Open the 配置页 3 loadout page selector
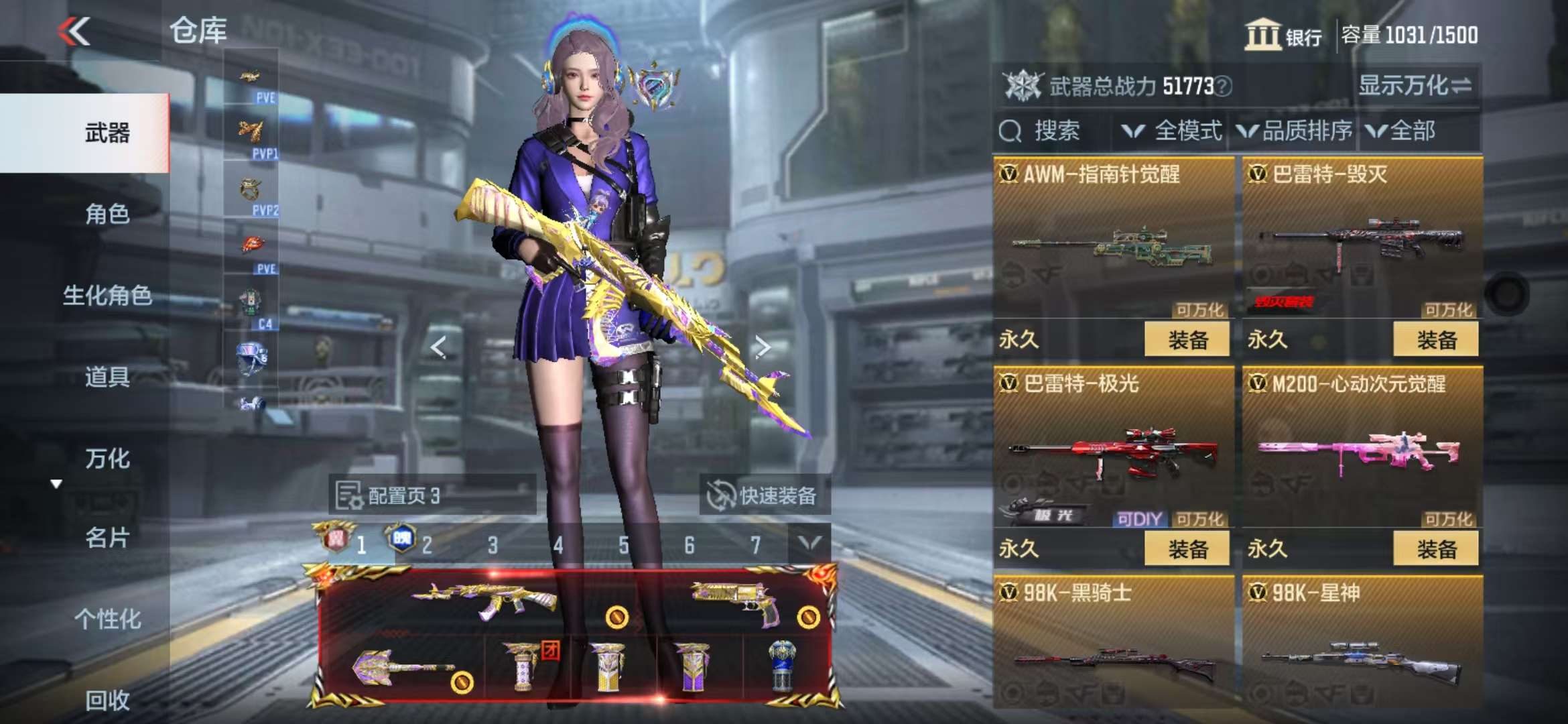Viewport: 1568px width, 724px height. [x=432, y=495]
